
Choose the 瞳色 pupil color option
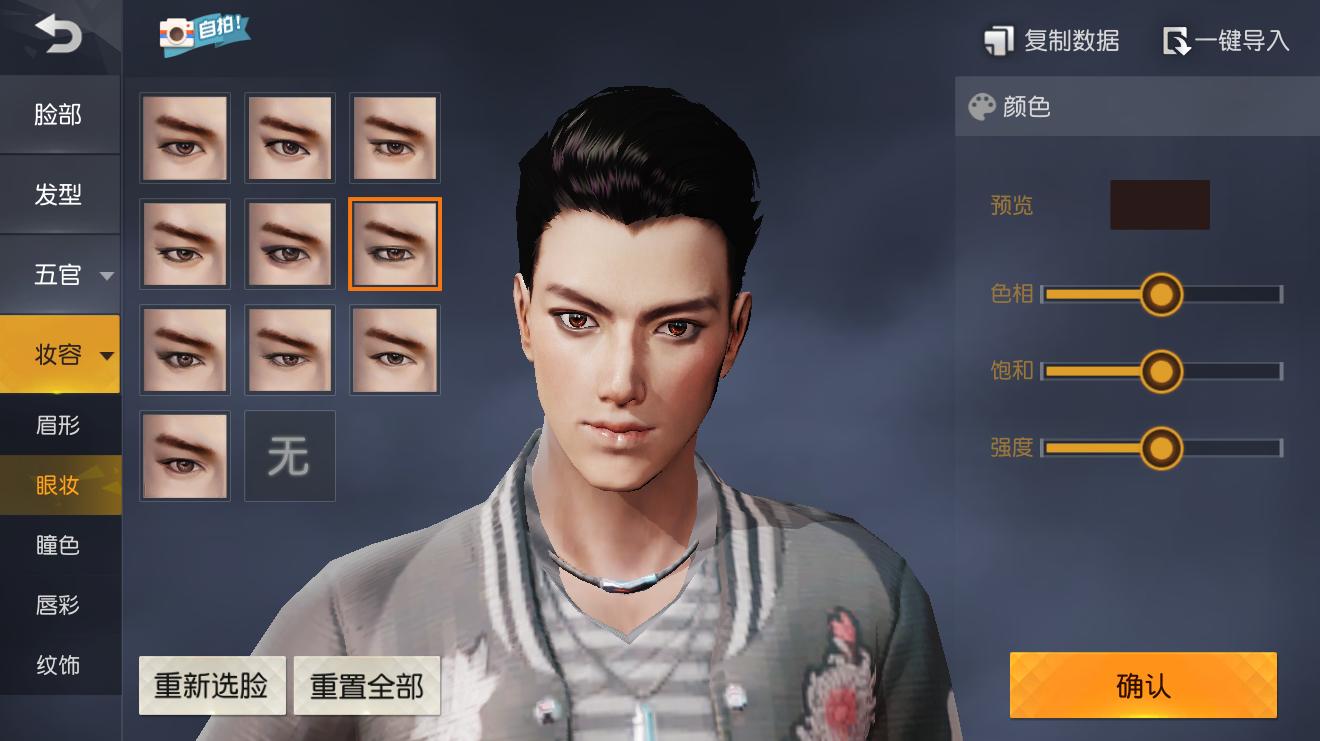tap(58, 545)
